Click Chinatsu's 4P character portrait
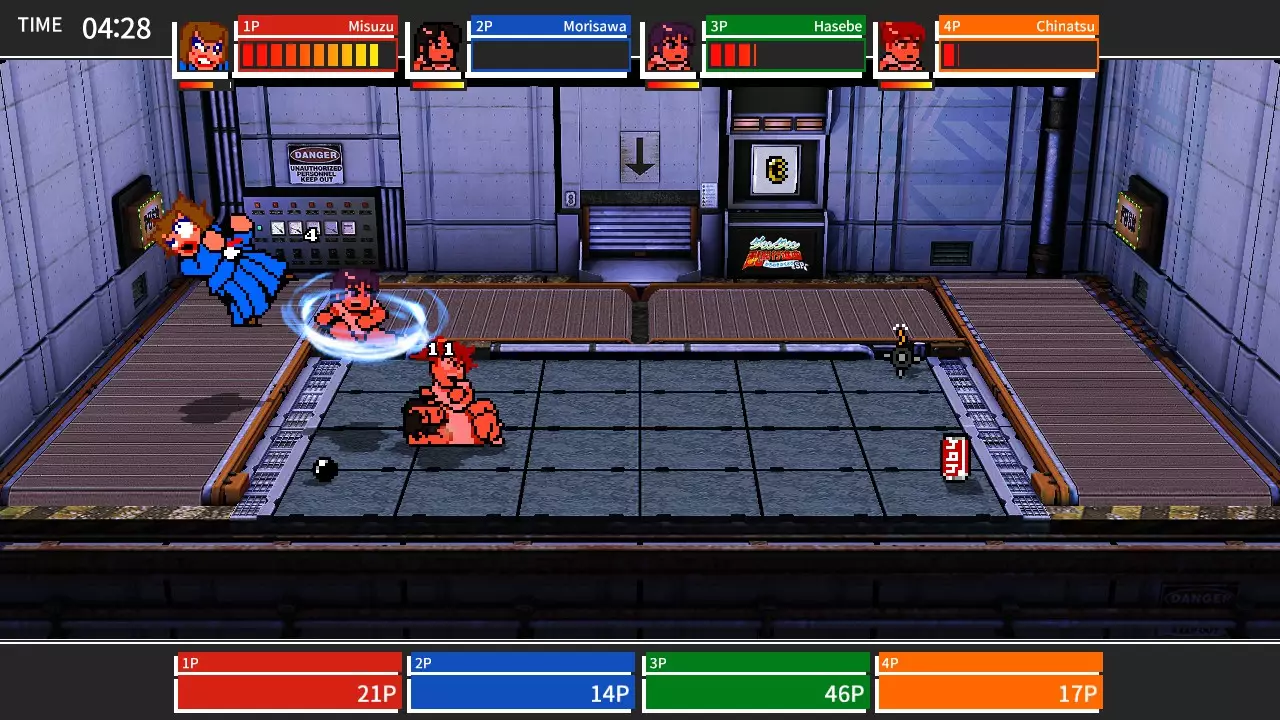This screenshot has height=720, width=1280. tap(902, 45)
